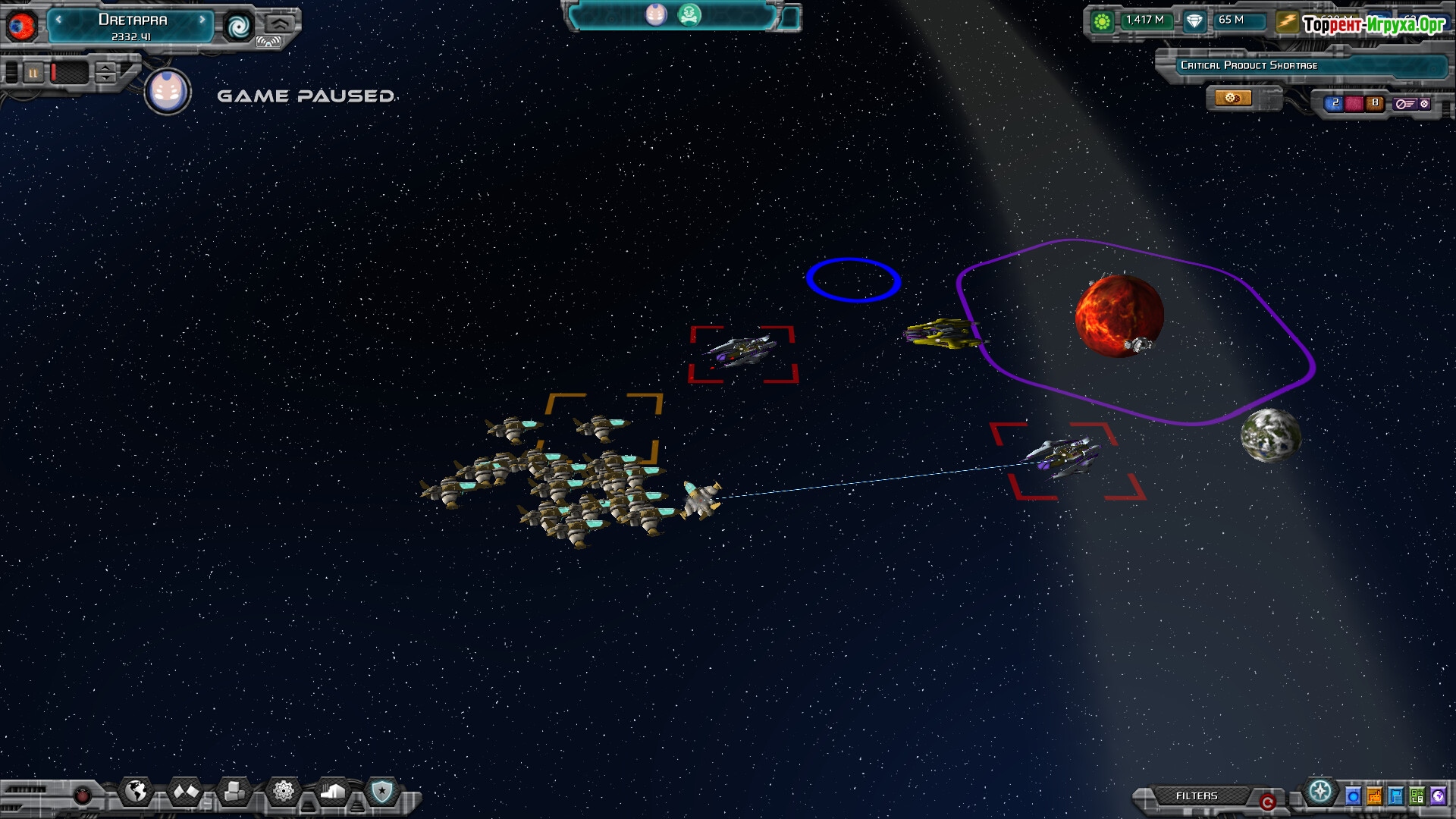
Task: Open the globe menu in the bottom bar
Action: coord(136,792)
